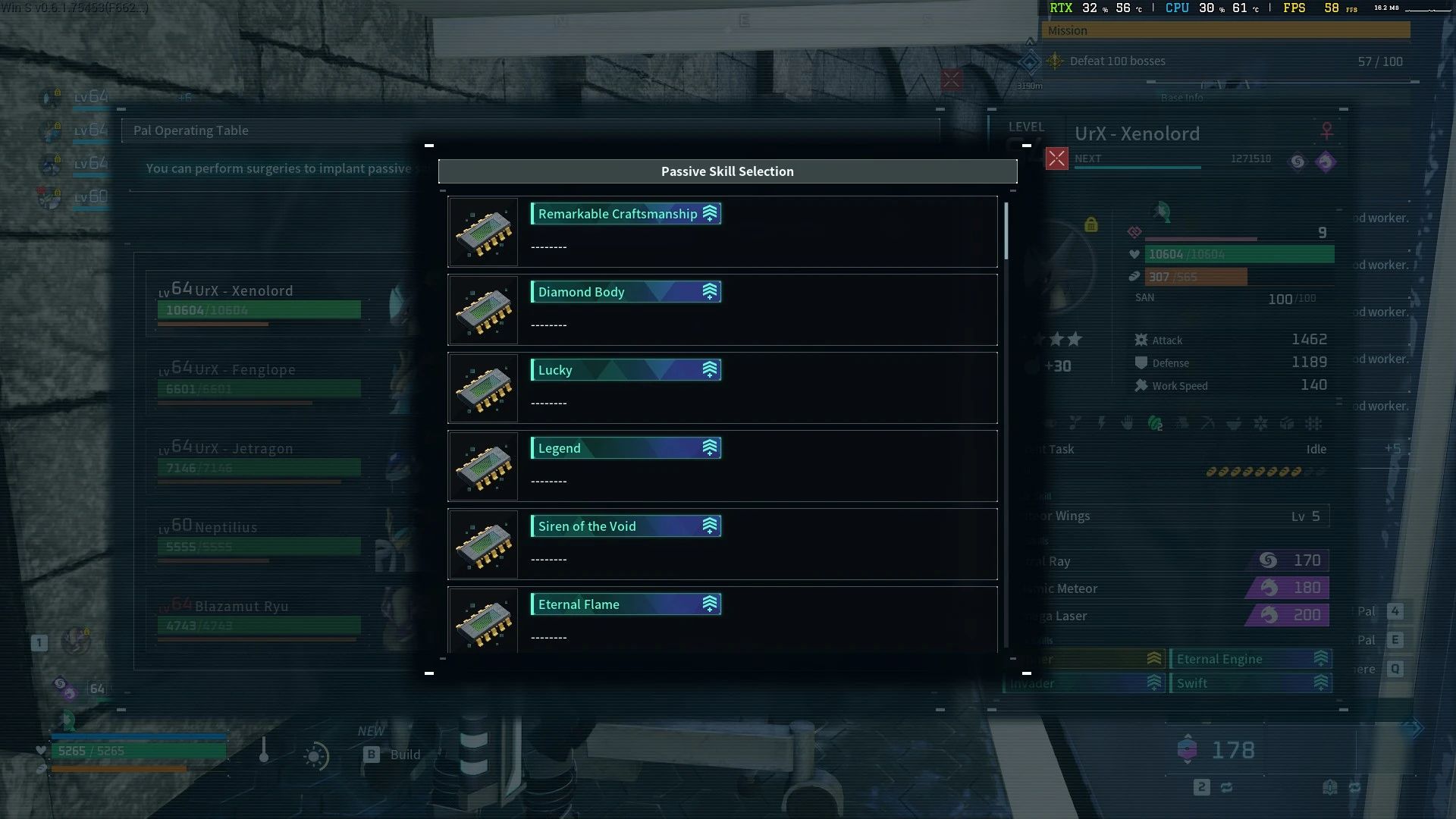This screenshot has width=1456, height=819.
Task: Pick the Lucky passive skill
Action: (x=722, y=388)
